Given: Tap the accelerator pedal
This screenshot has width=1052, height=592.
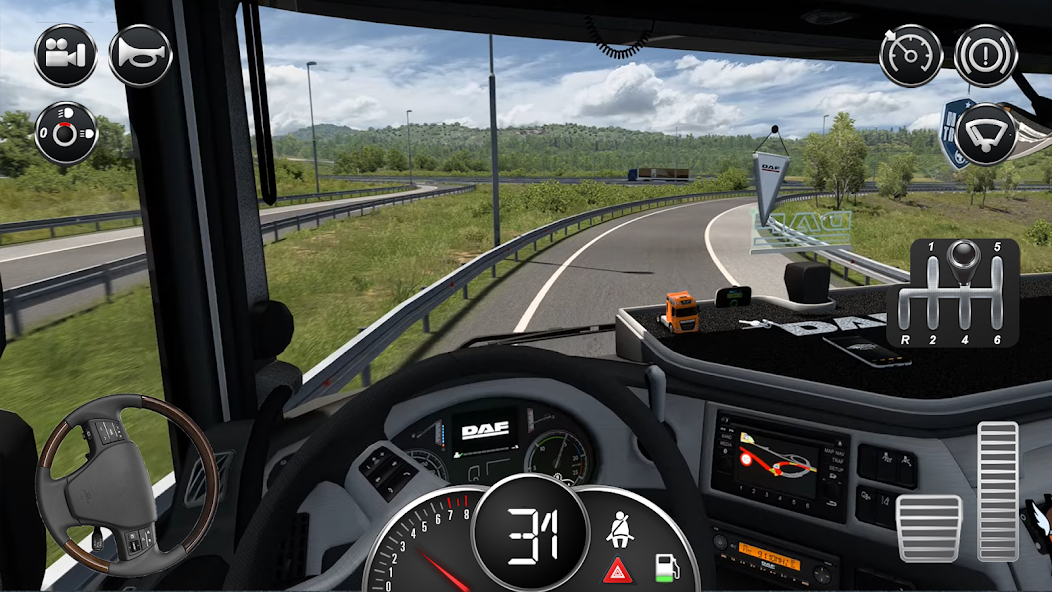Looking at the screenshot, I should [997, 490].
